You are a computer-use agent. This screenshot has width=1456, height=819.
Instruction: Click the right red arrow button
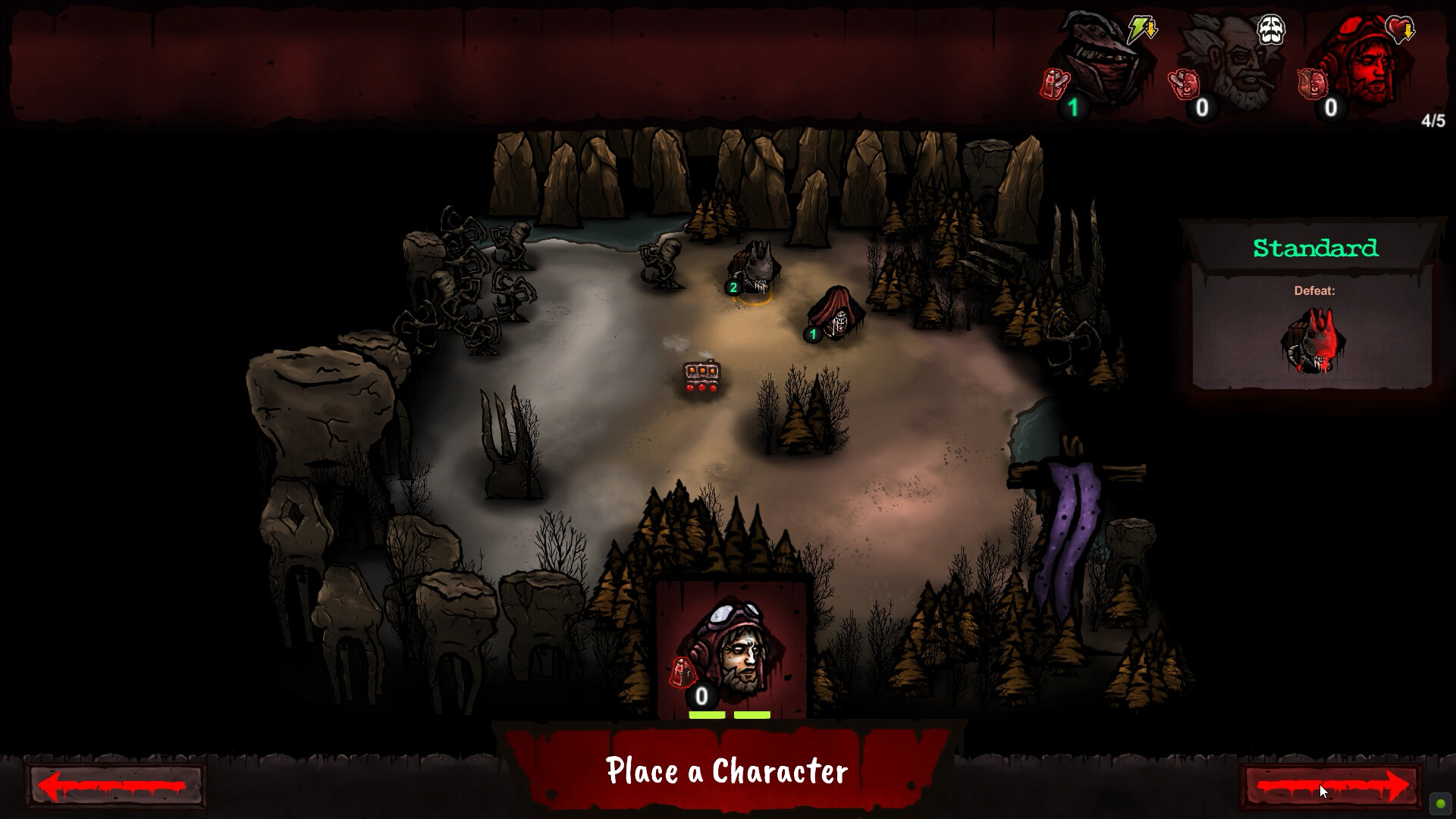click(x=1331, y=786)
